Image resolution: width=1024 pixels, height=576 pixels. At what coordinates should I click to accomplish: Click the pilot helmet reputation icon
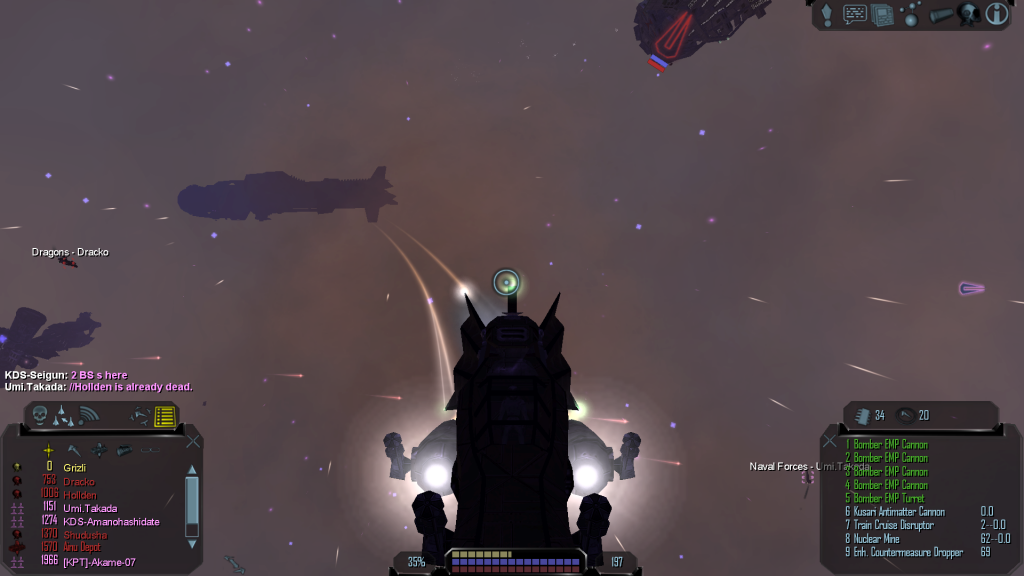point(967,14)
